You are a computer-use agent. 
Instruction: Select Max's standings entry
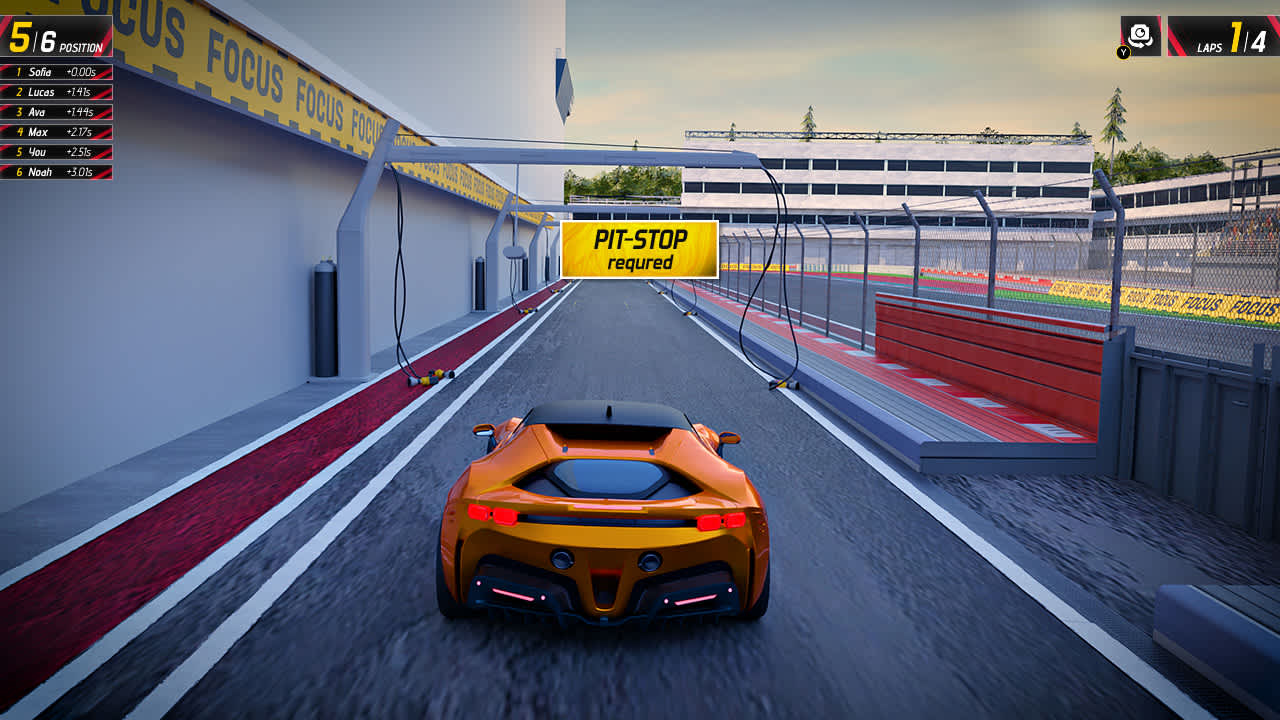click(x=38, y=133)
